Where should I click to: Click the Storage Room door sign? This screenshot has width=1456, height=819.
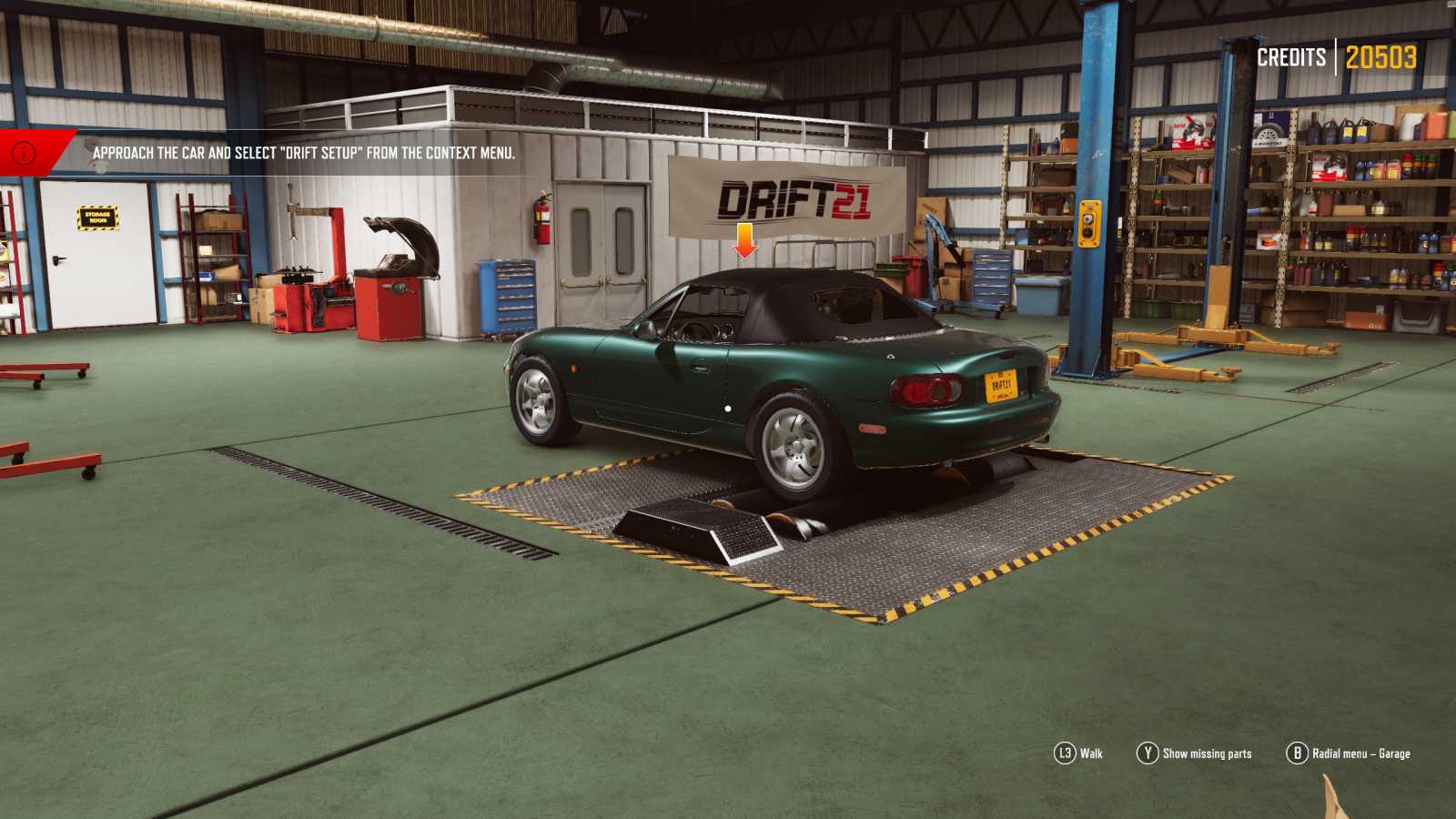pyautogui.click(x=96, y=217)
